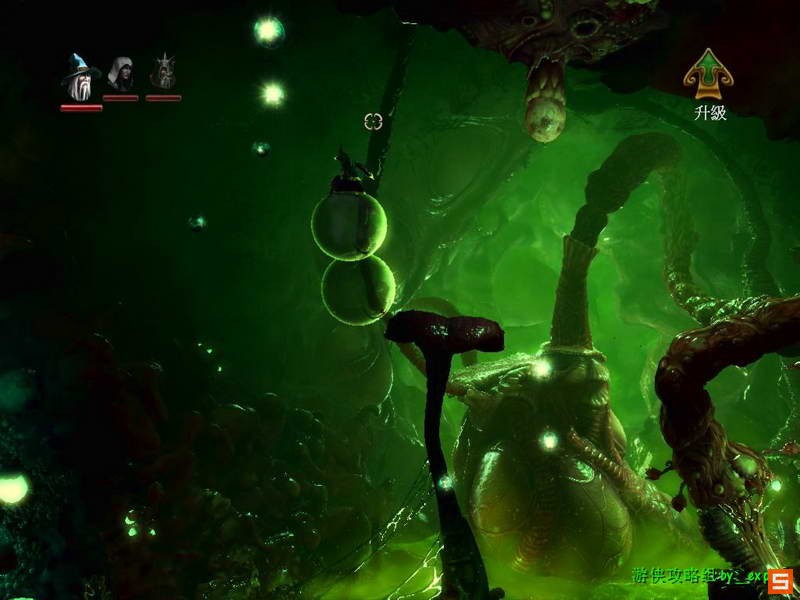The height and width of the screenshot is (600, 800).
Task: Select the wizard character portrait
Action: (x=78, y=75)
